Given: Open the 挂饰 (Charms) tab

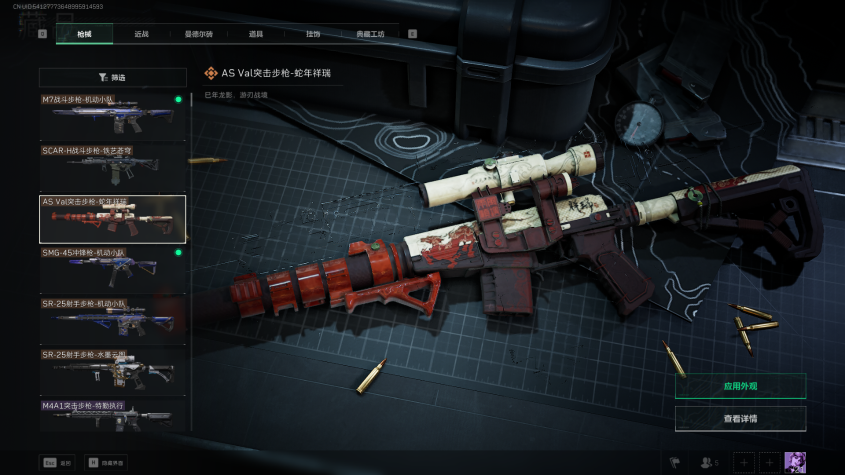Looking at the screenshot, I should pyautogui.click(x=313, y=34).
